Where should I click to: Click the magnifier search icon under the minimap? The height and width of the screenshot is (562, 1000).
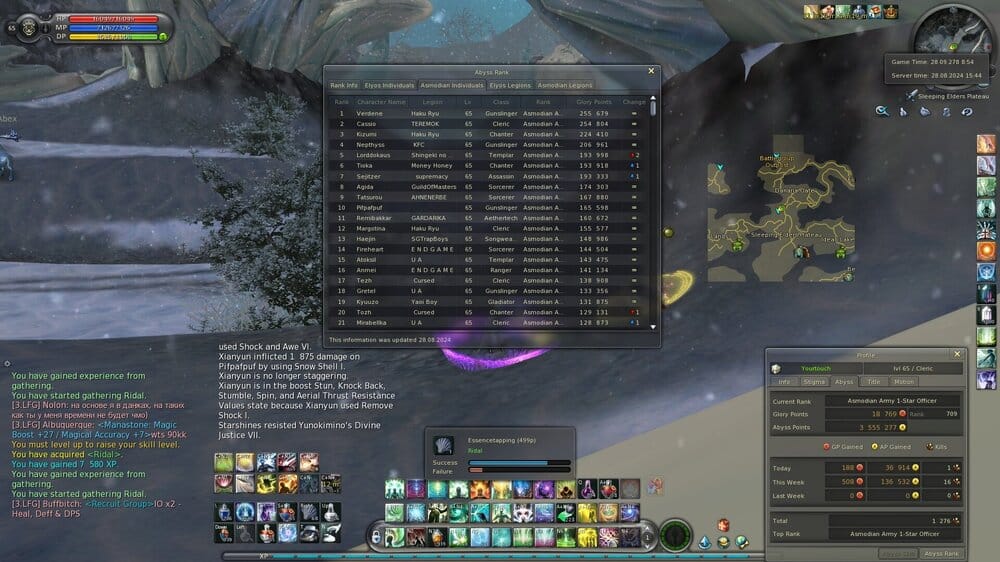click(x=882, y=111)
